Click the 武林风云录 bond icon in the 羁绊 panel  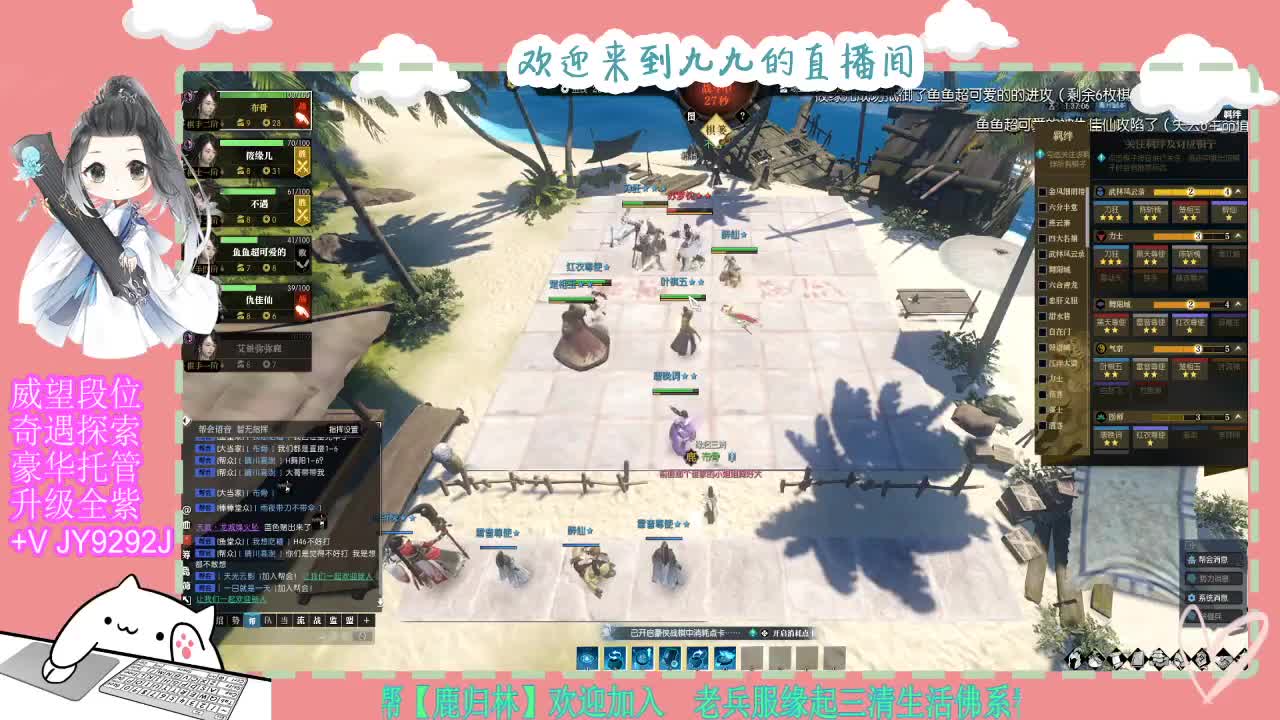click(x=1099, y=190)
